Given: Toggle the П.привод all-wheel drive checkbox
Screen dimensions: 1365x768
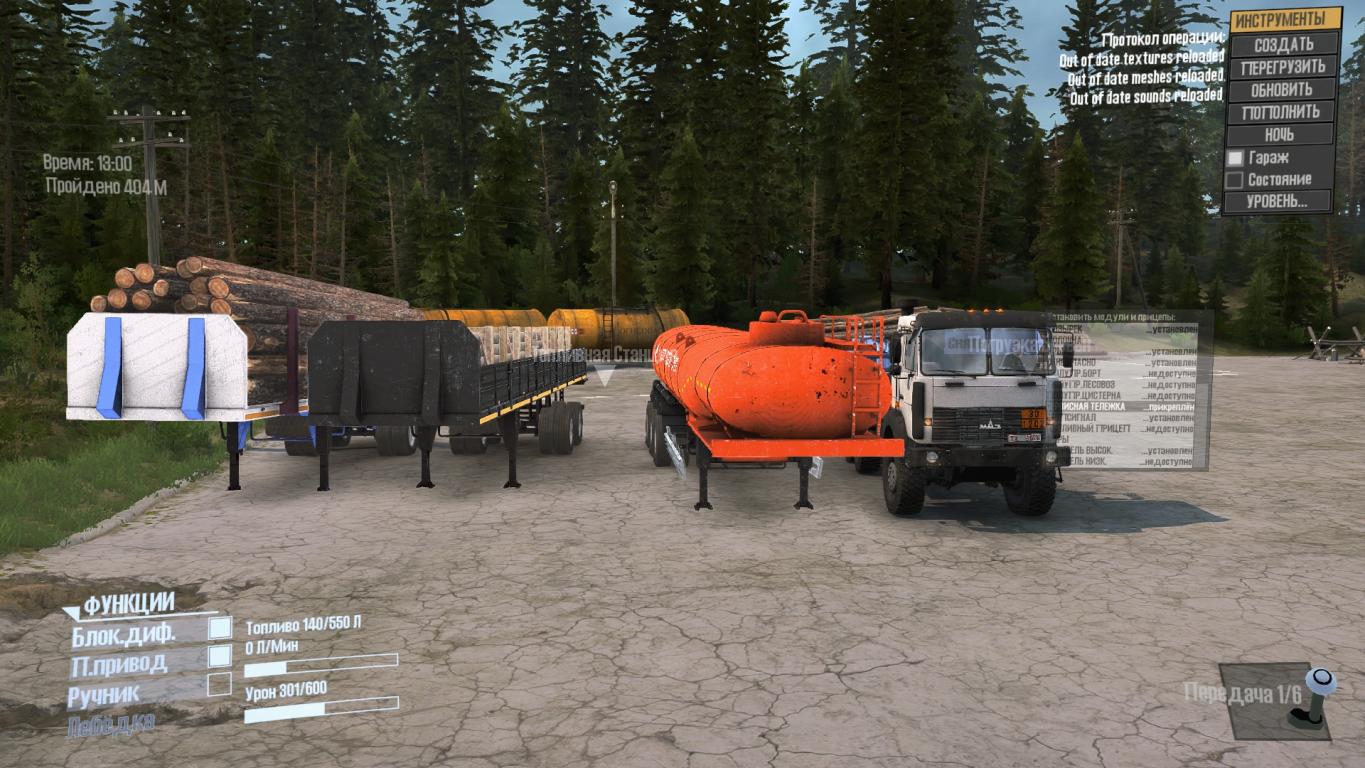Looking at the screenshot, I should [219, 656].
